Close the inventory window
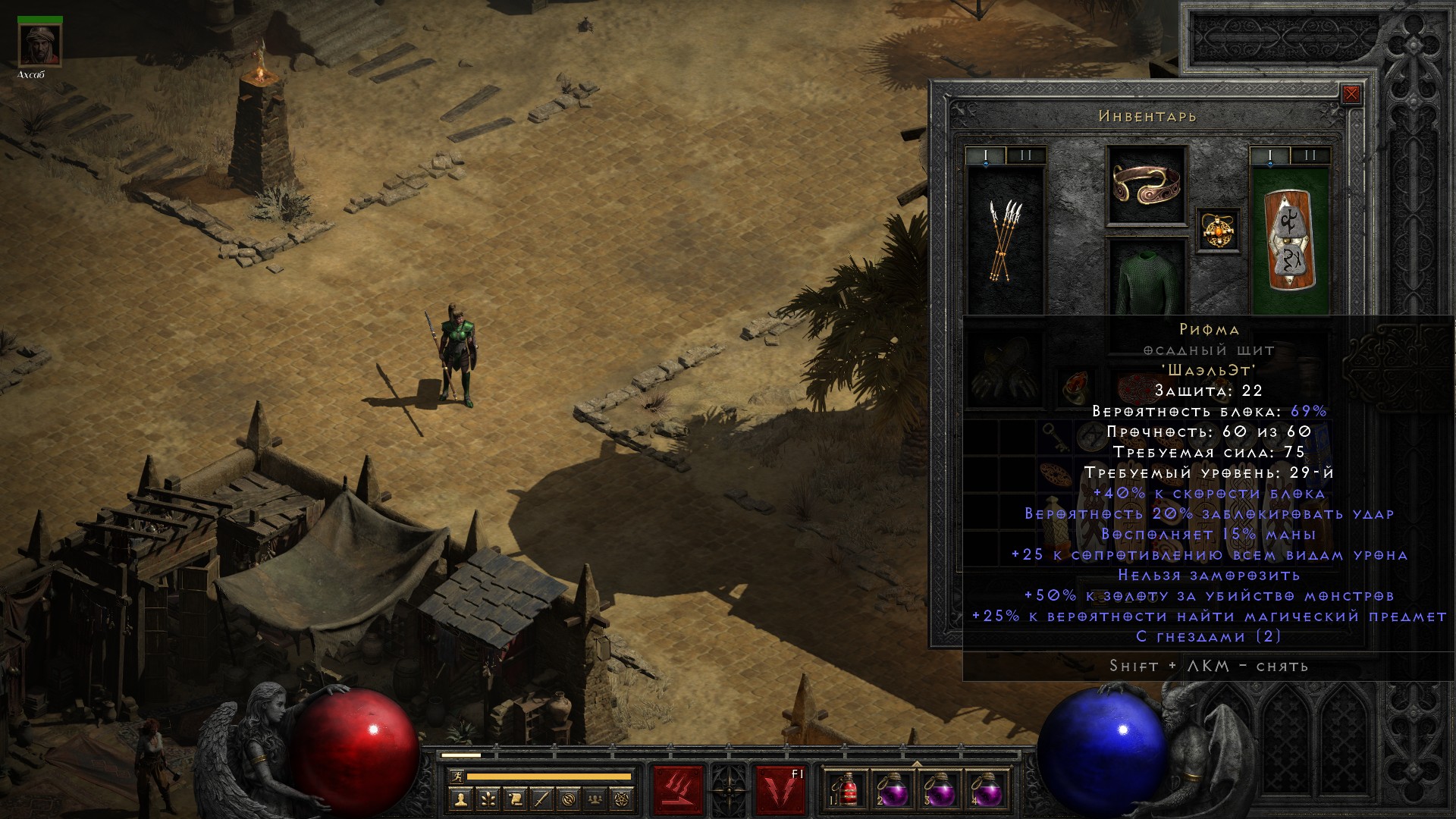Image resolution: width=1456 pixels, height=819 pixels. coord(1351,95)
